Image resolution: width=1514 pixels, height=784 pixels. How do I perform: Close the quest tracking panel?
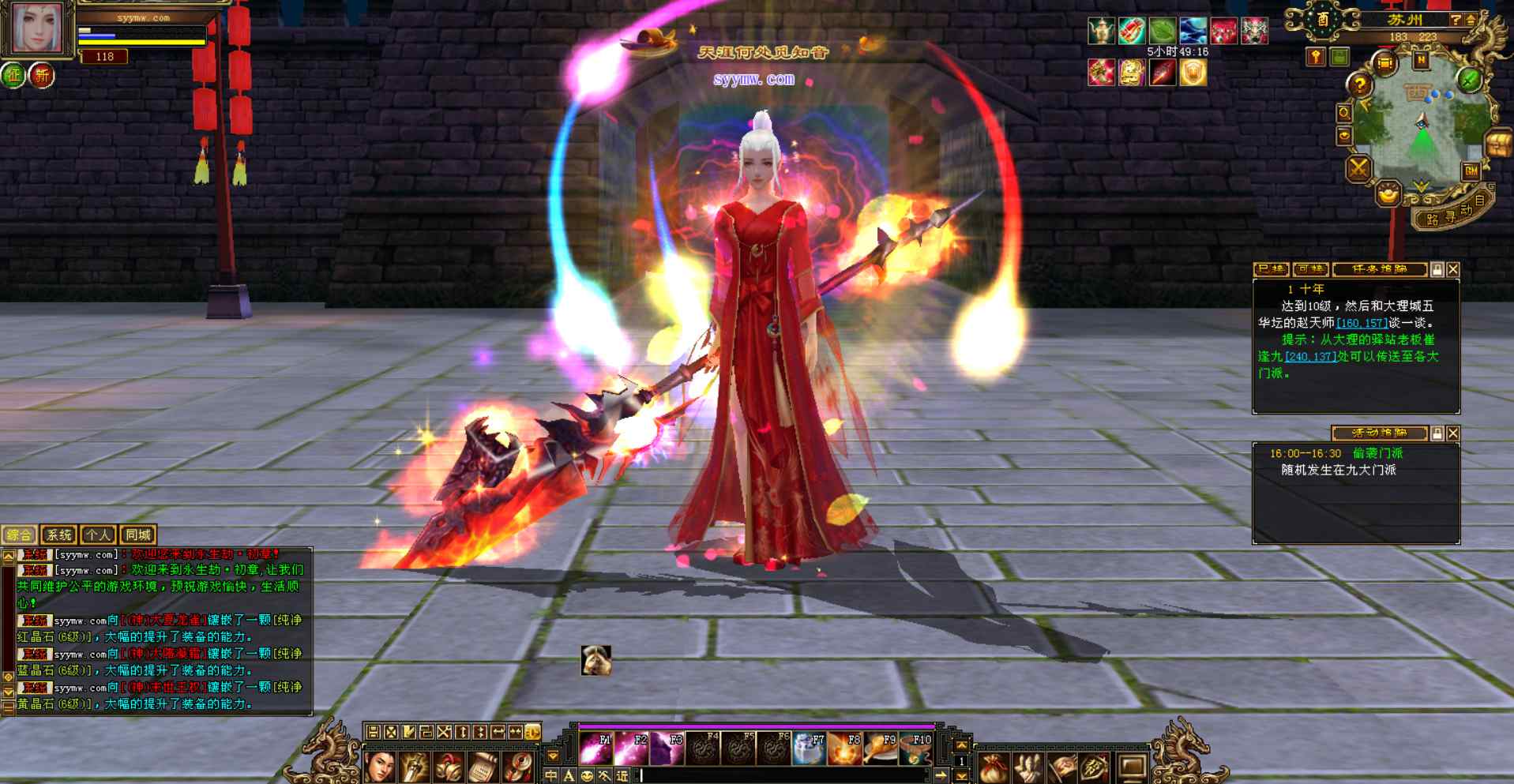pos(1453,270)
